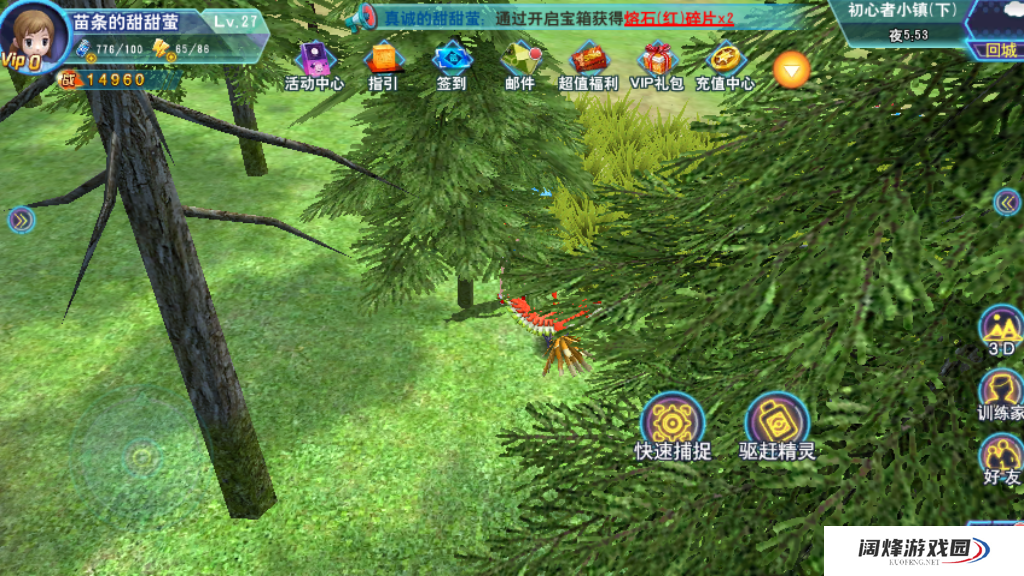Open the 充值中心 recharge center
This screenshot has width=1024, height=576.
(725, 64)
